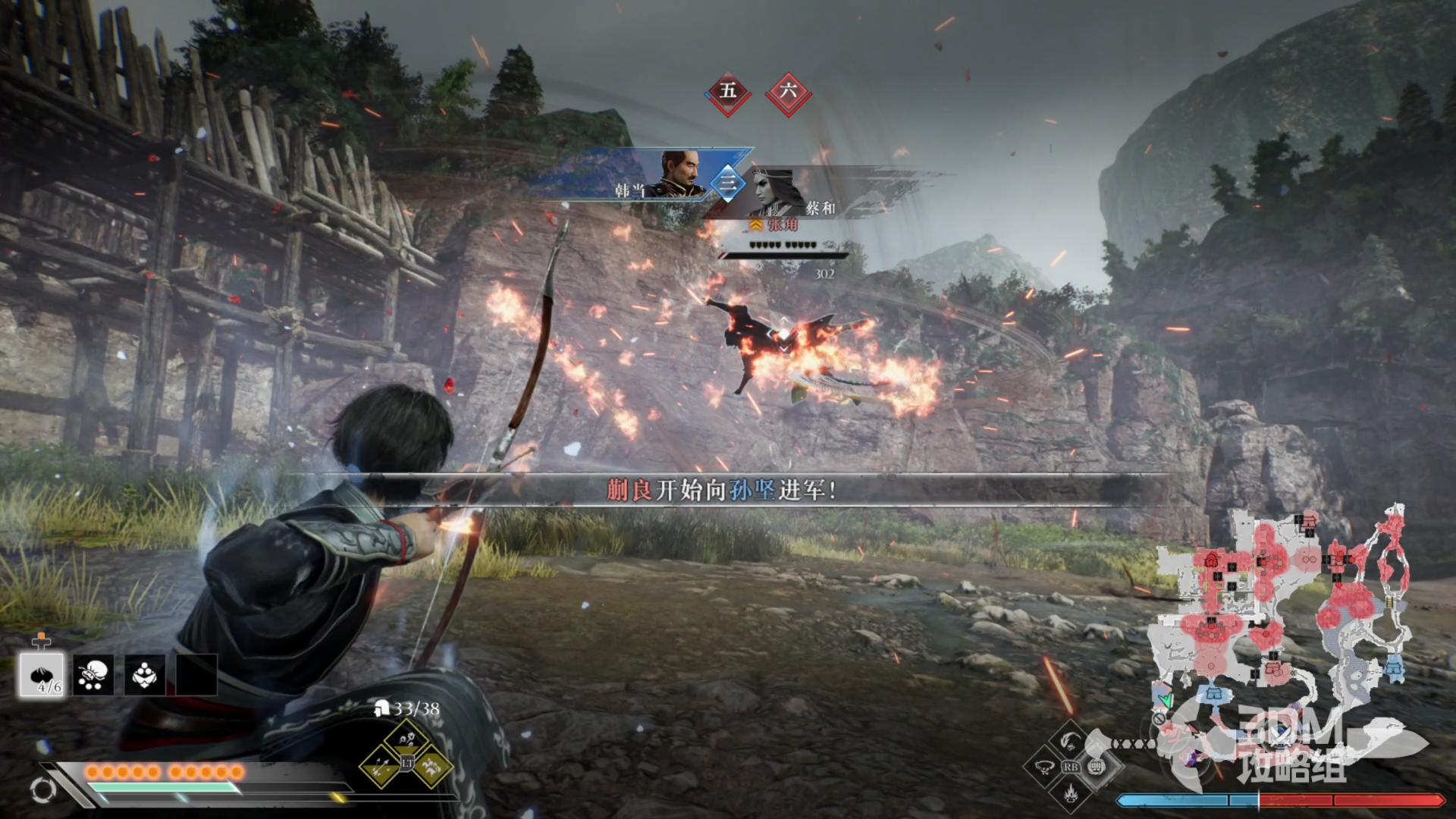Viewport: 1456px width, 819px height.
Task: Activate the multi-arrow volley skill diamond
Action: pyautogui.click(x=380, y=766)
